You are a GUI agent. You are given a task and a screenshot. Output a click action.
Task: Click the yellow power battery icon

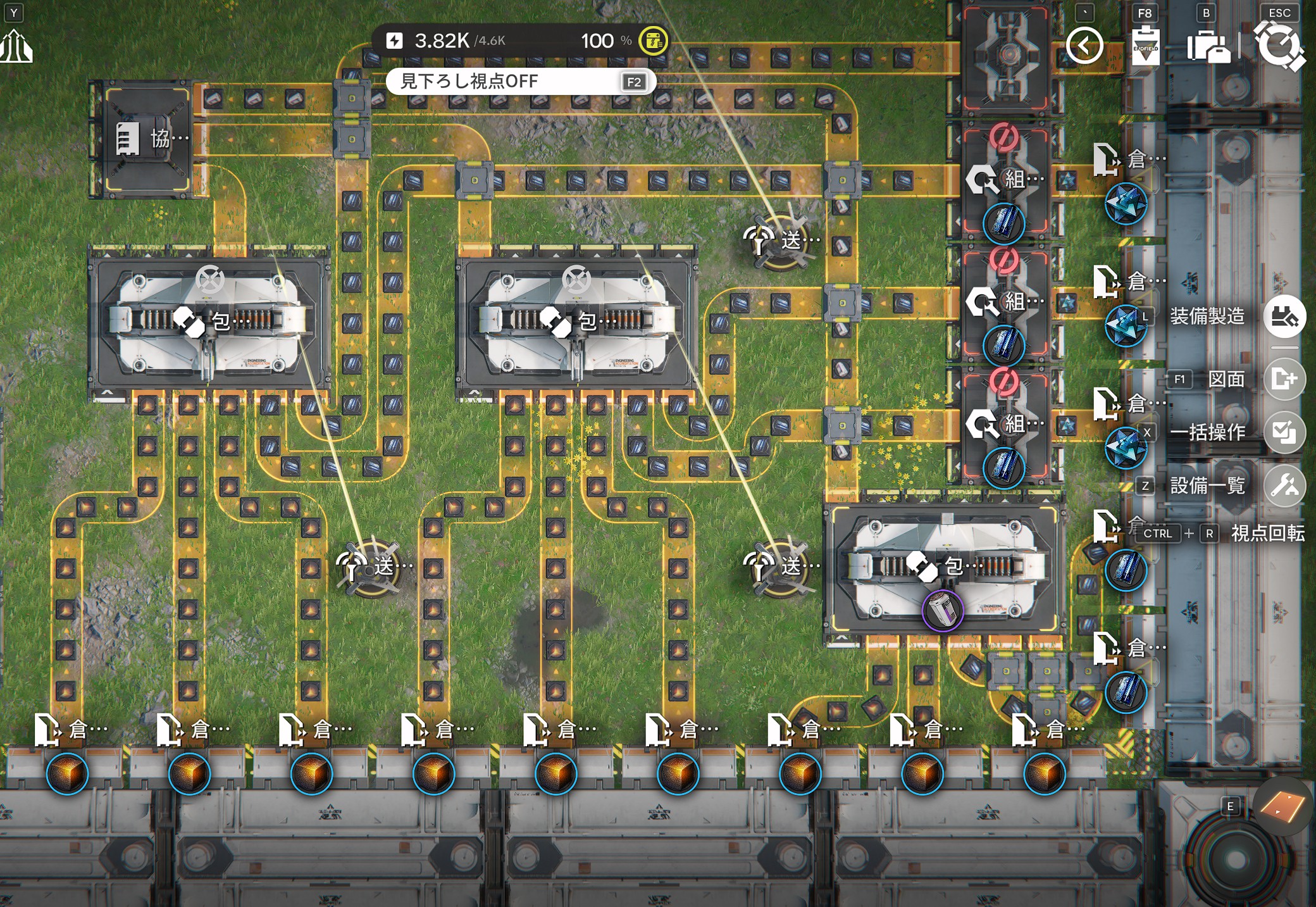pyautogui.click(x=653, y=41)
